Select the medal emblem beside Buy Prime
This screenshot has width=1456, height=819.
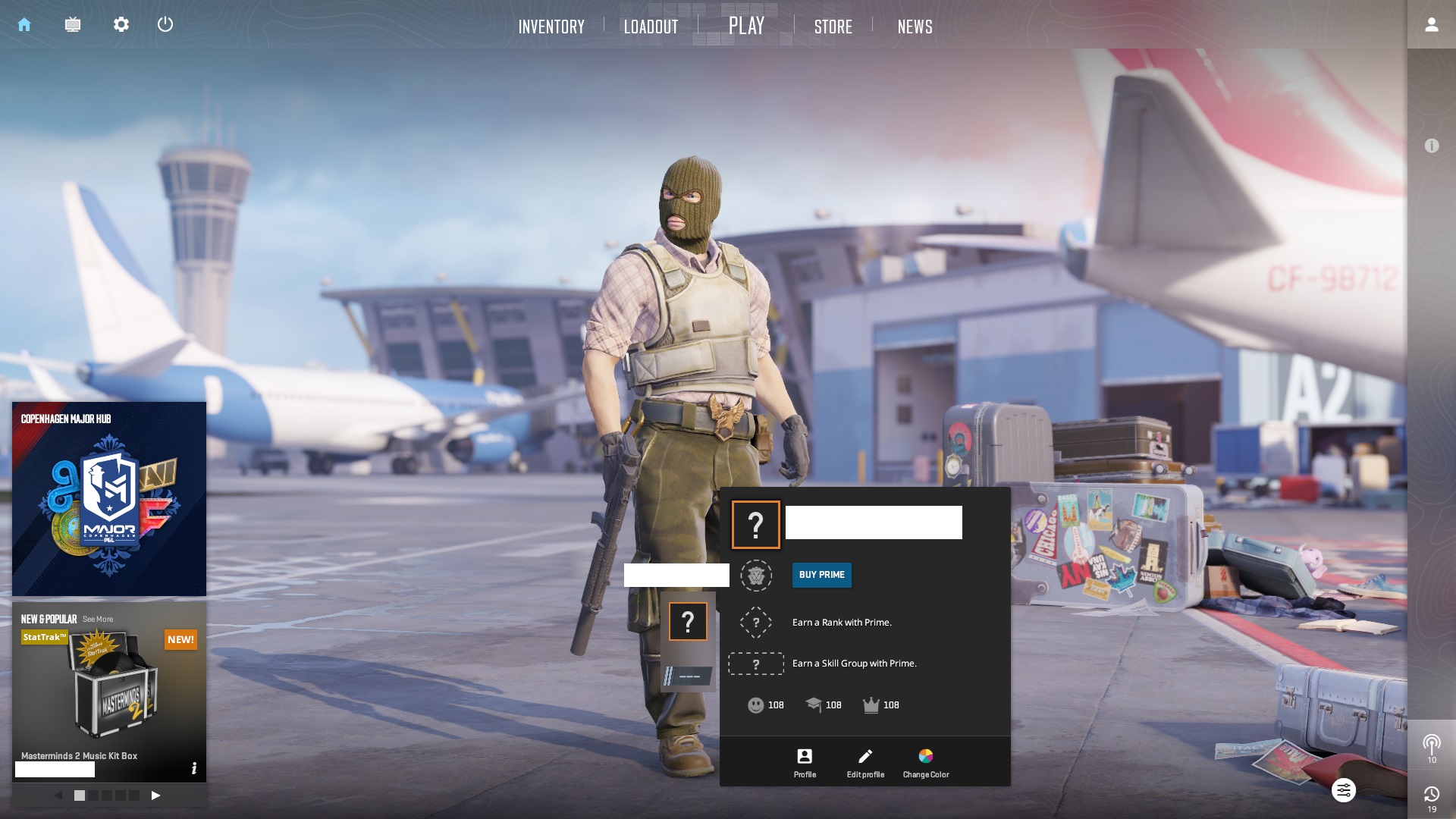755,575
